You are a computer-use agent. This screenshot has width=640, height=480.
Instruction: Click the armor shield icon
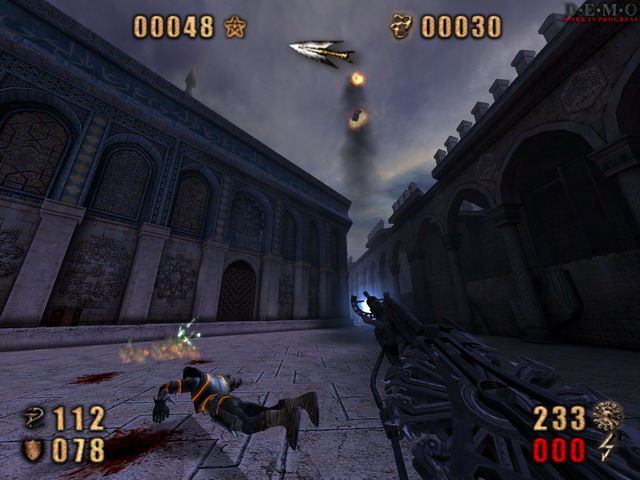(x=32, y=450)
